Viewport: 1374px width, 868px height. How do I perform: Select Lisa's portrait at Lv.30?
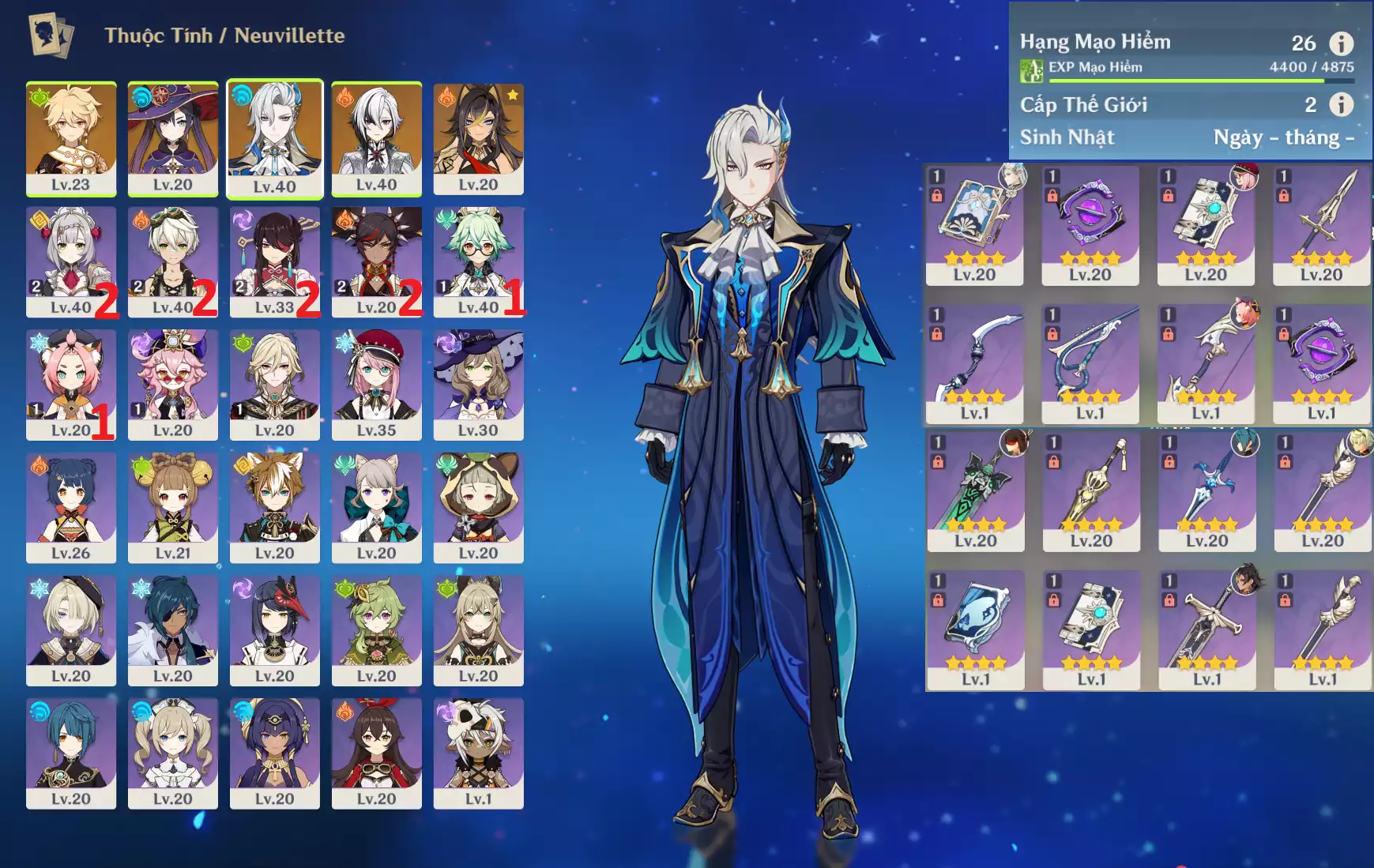point(479,384)
